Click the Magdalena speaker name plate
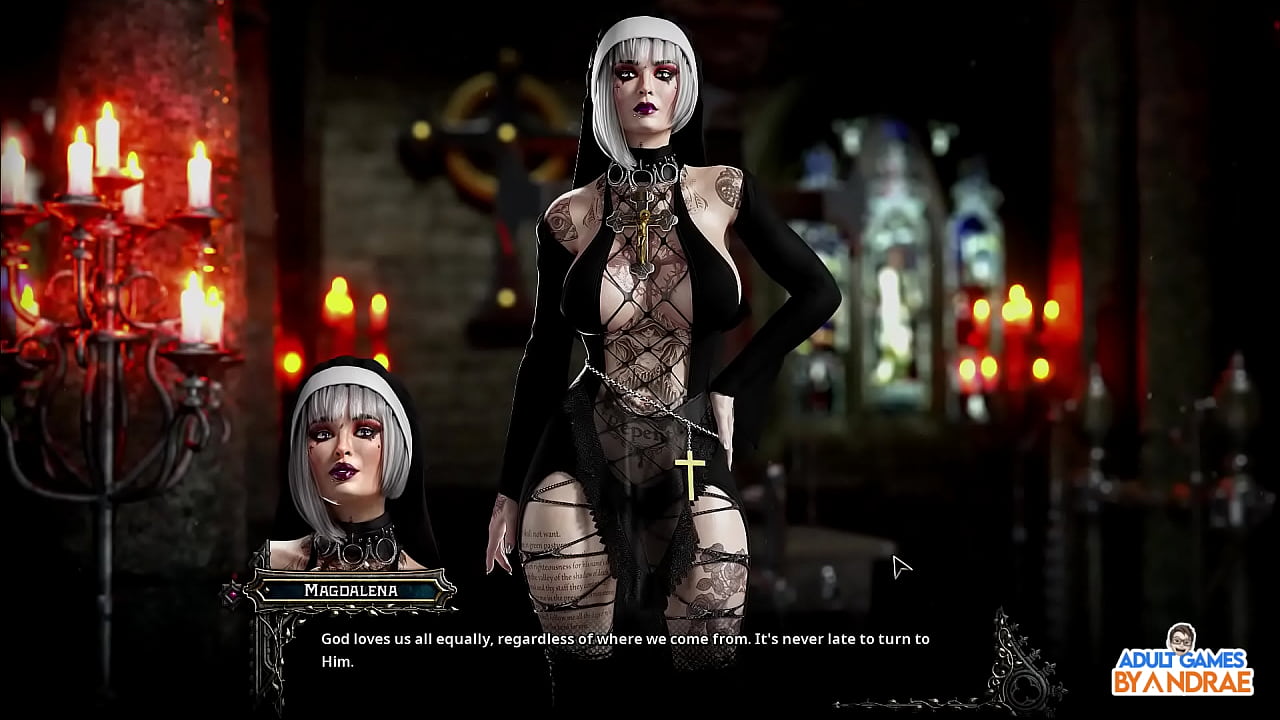 350,590
